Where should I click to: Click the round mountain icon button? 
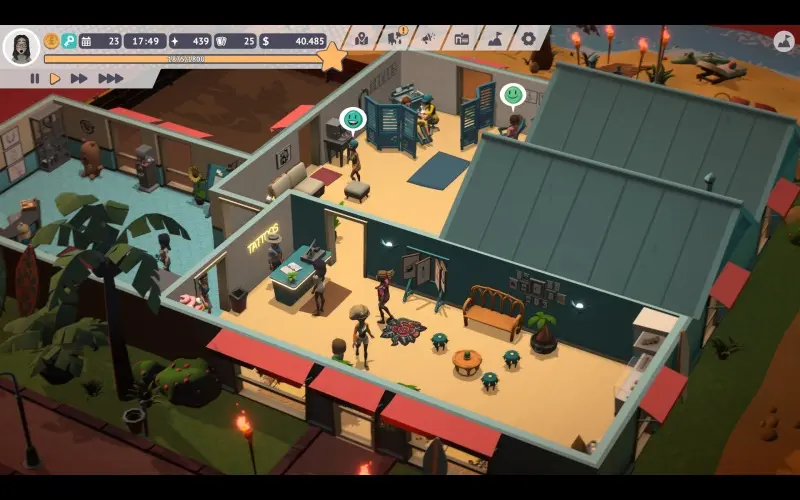(x=783, y=42)
